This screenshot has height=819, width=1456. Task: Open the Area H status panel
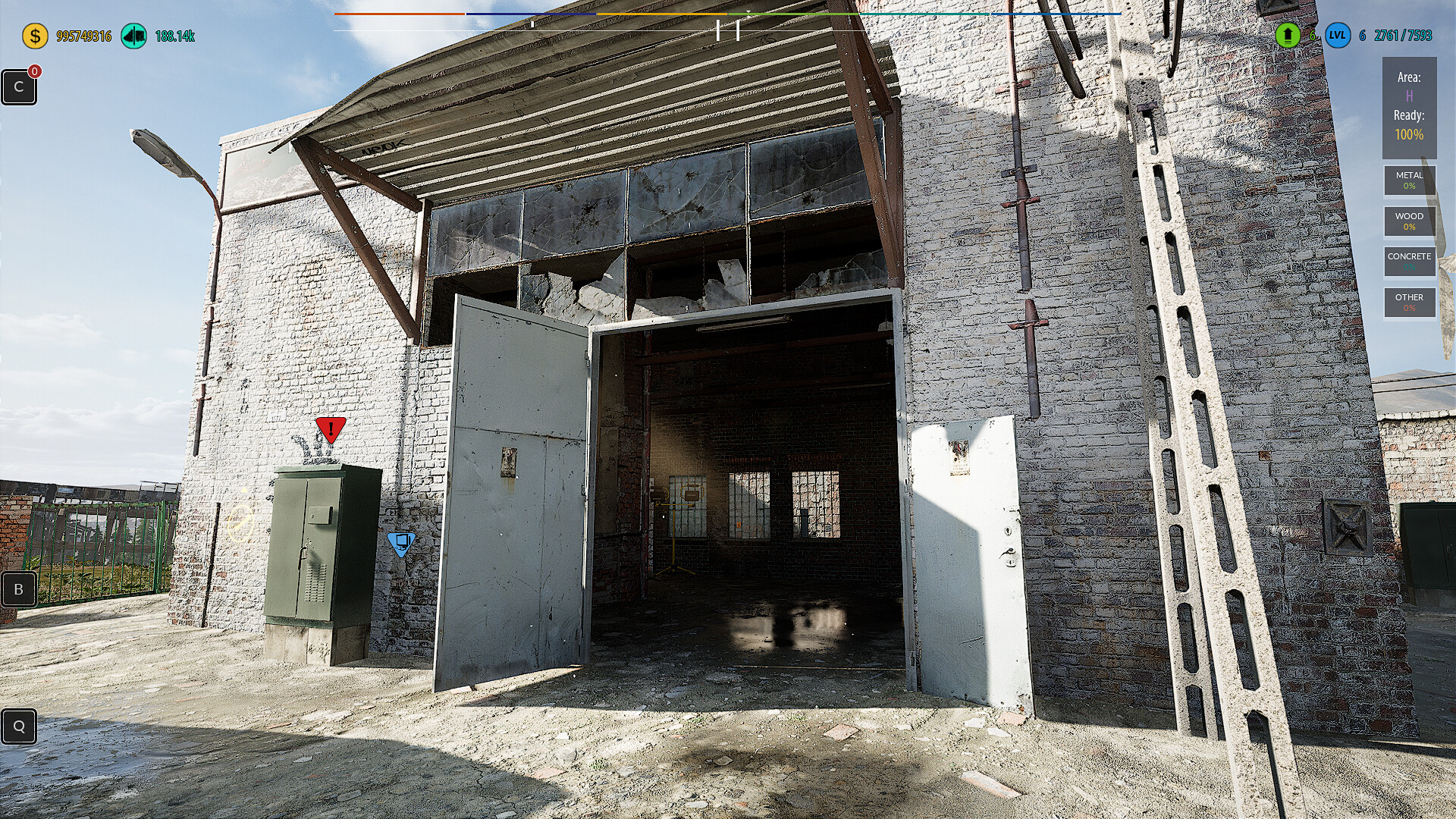[x=1408, y=86]
